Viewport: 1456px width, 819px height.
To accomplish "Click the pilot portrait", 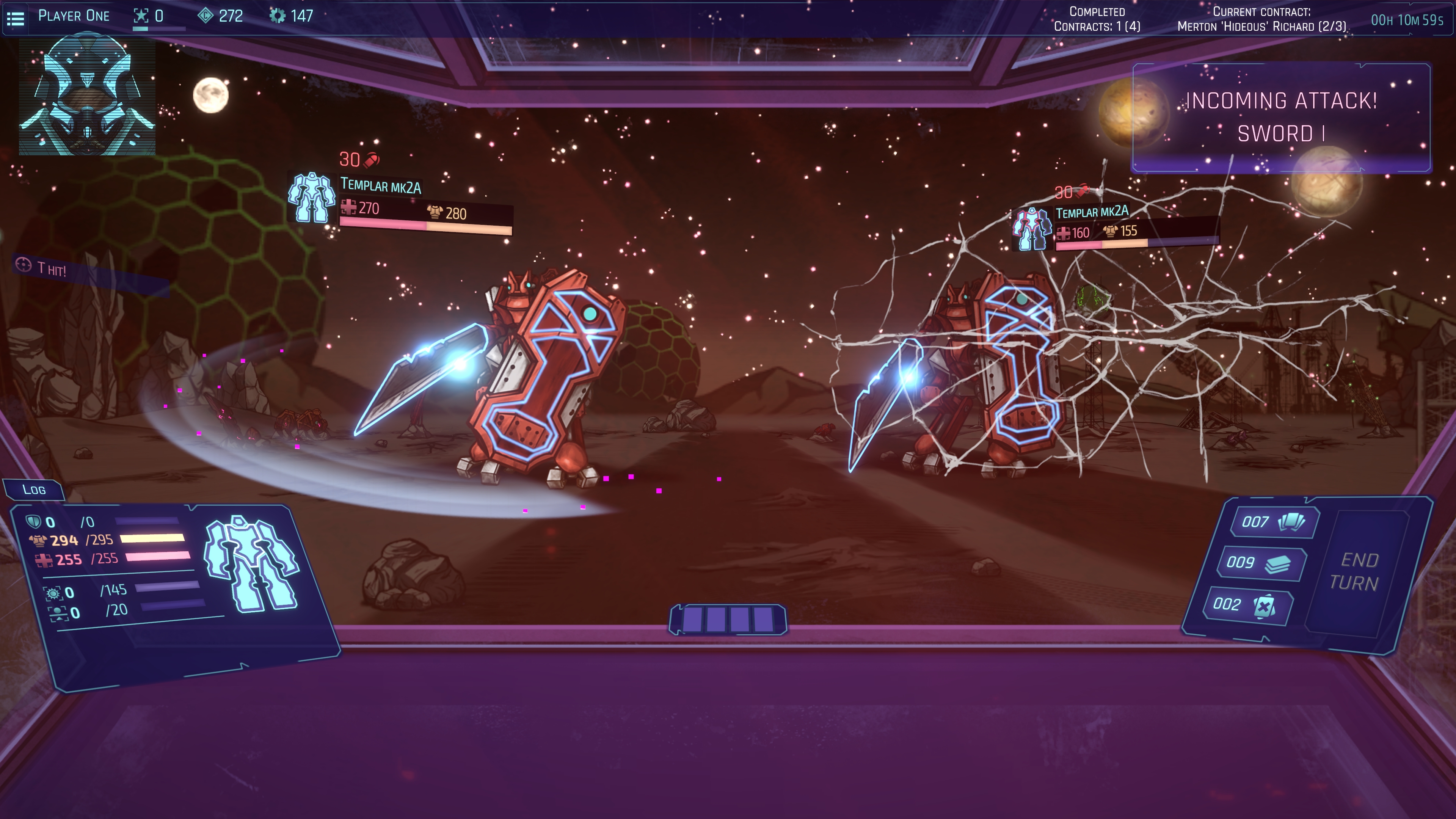I will [x=87, y=94].
